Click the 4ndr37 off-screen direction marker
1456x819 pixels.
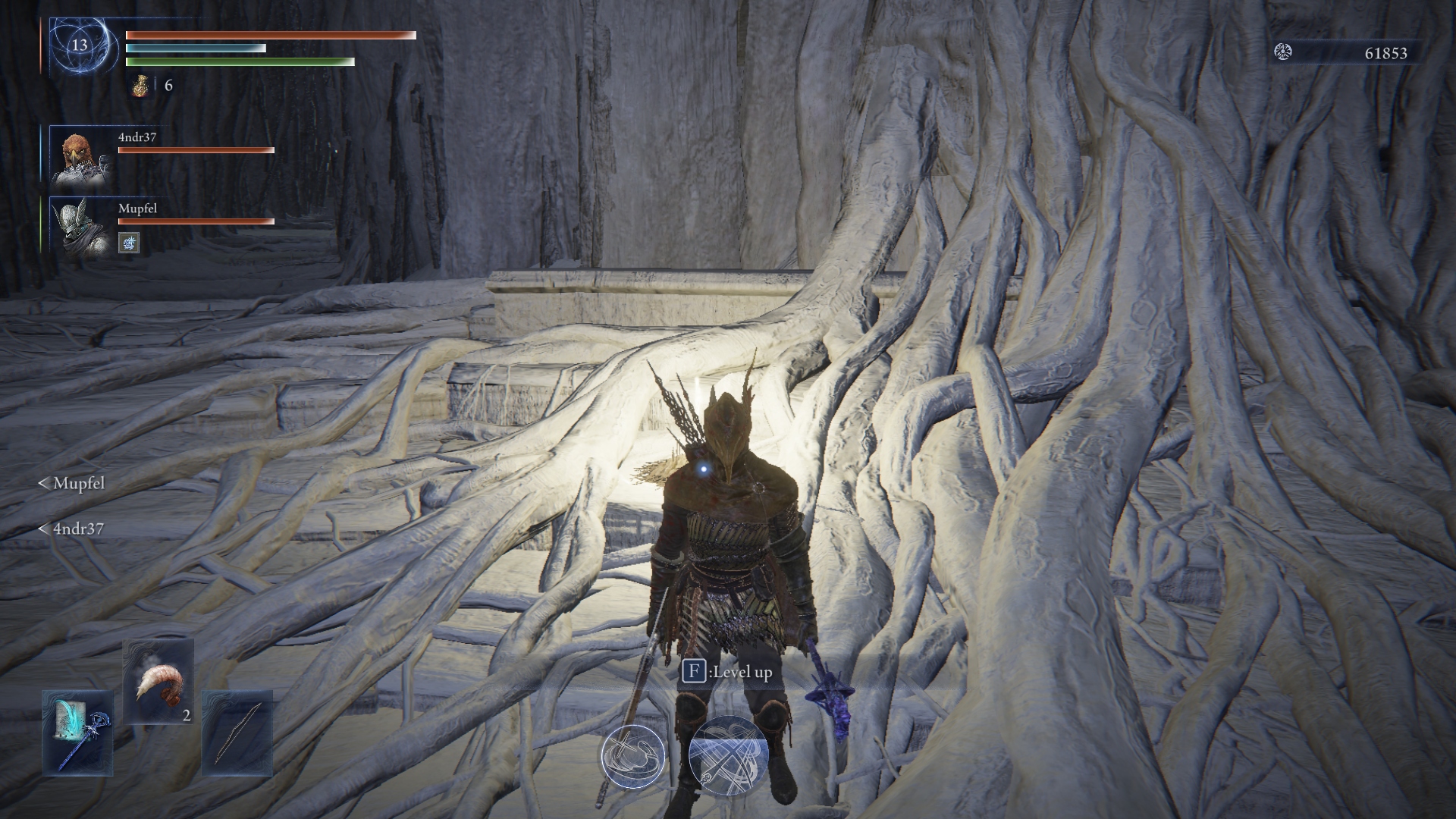click(71, 529)
